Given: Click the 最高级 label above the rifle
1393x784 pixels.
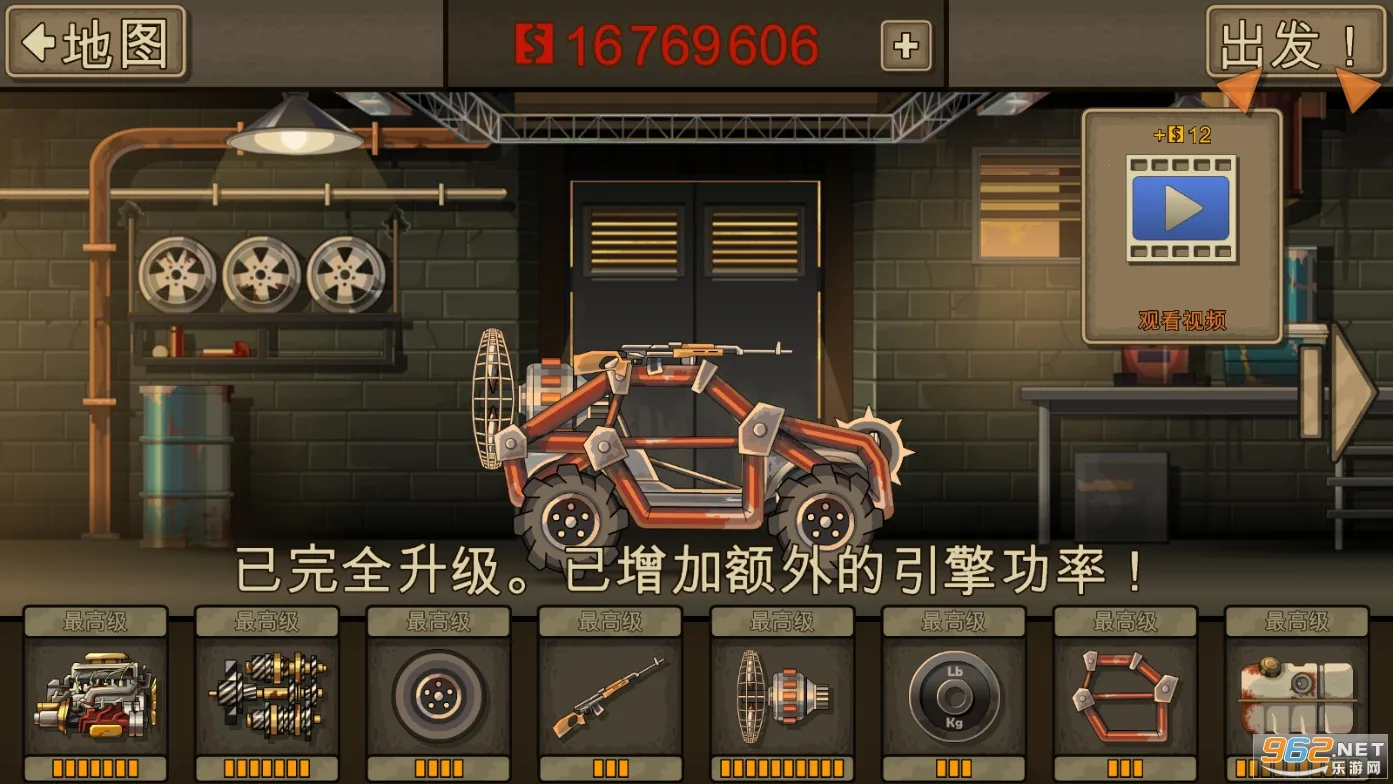Looking at the screenshot, I should click(610, 620).
